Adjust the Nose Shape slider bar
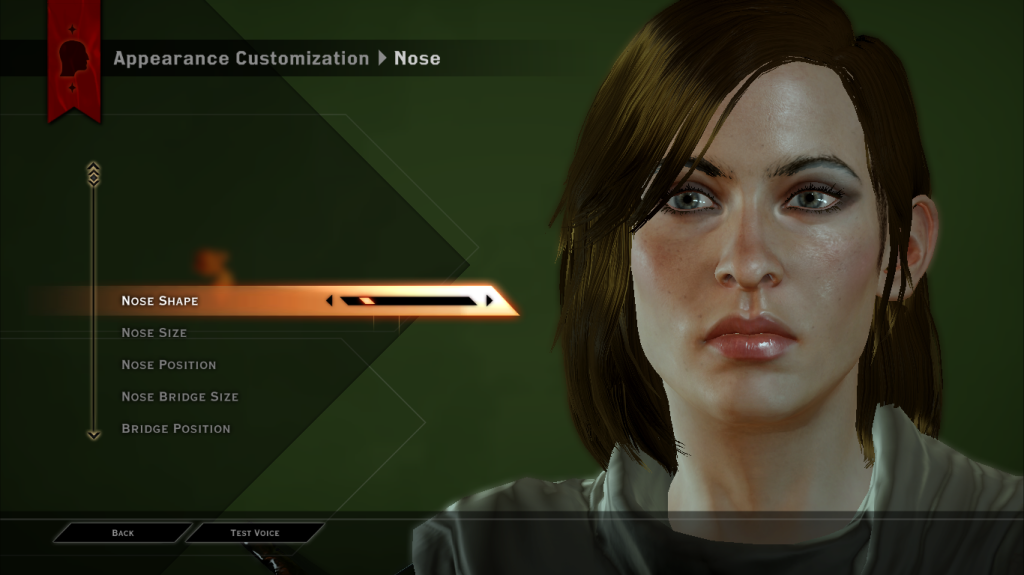The height and width of the screenshot is (575, 1024). [x=408, y=300]
